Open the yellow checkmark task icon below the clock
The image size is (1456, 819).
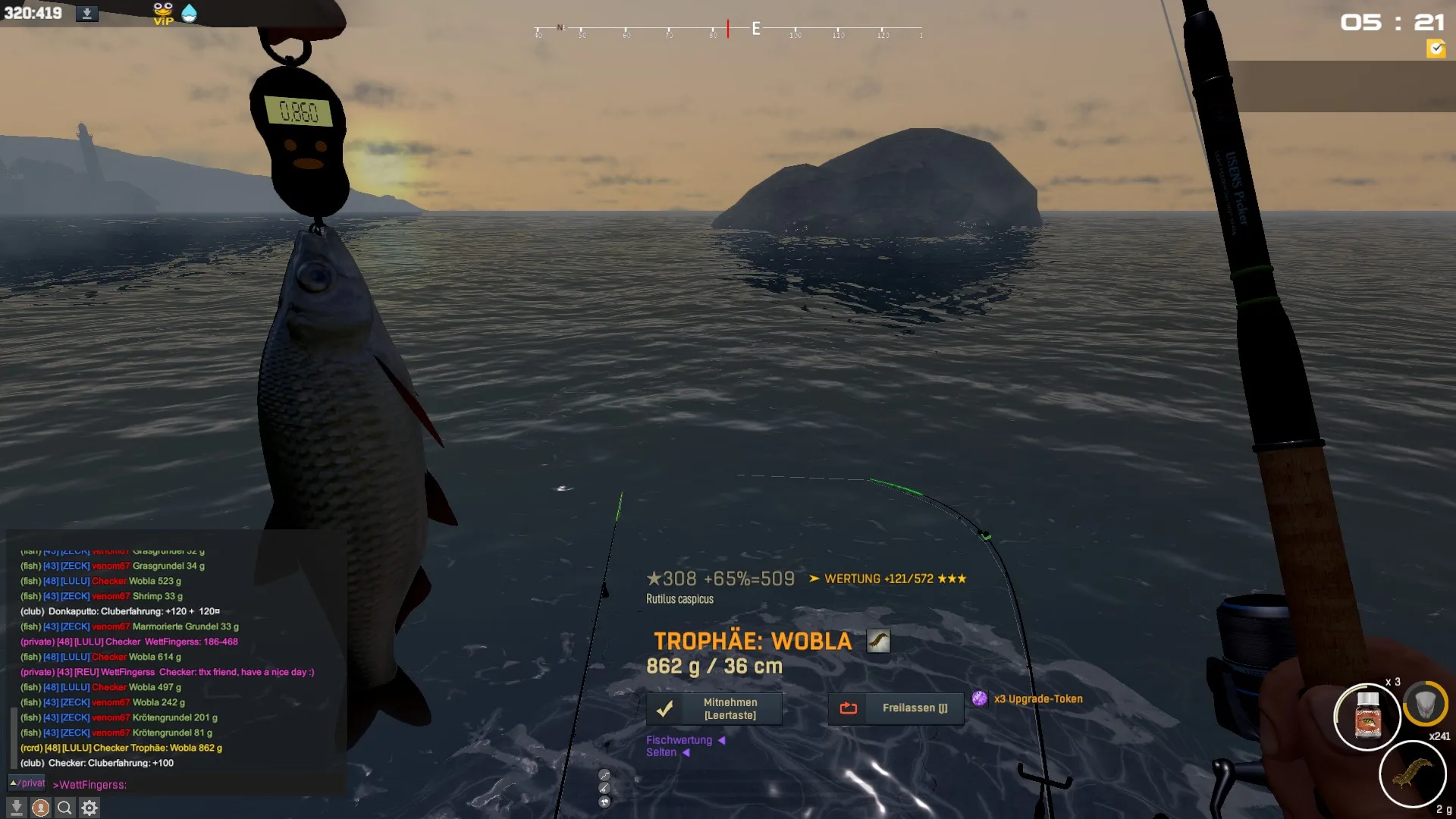pos(1436,49)
